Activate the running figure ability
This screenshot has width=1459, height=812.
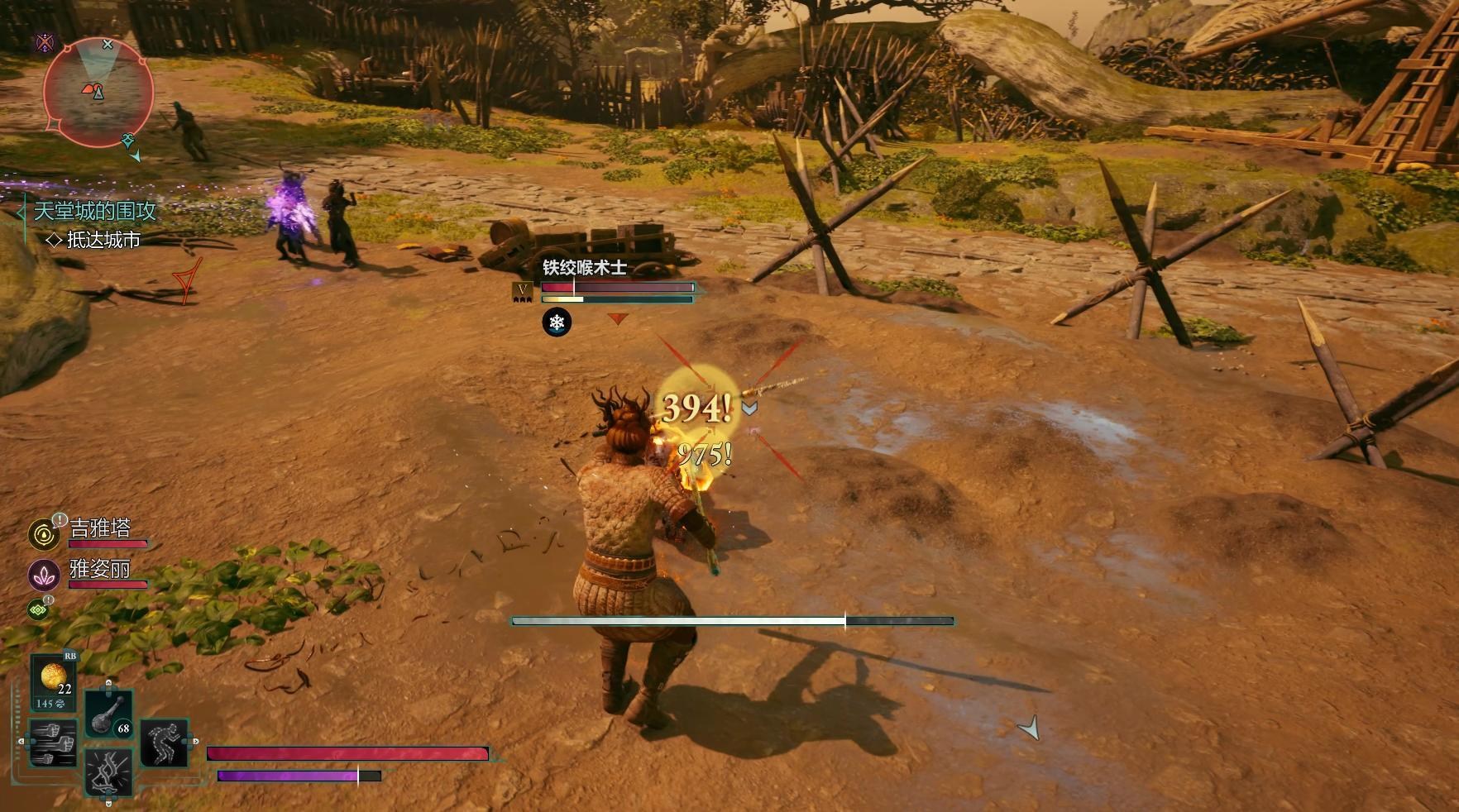point(165,743)
